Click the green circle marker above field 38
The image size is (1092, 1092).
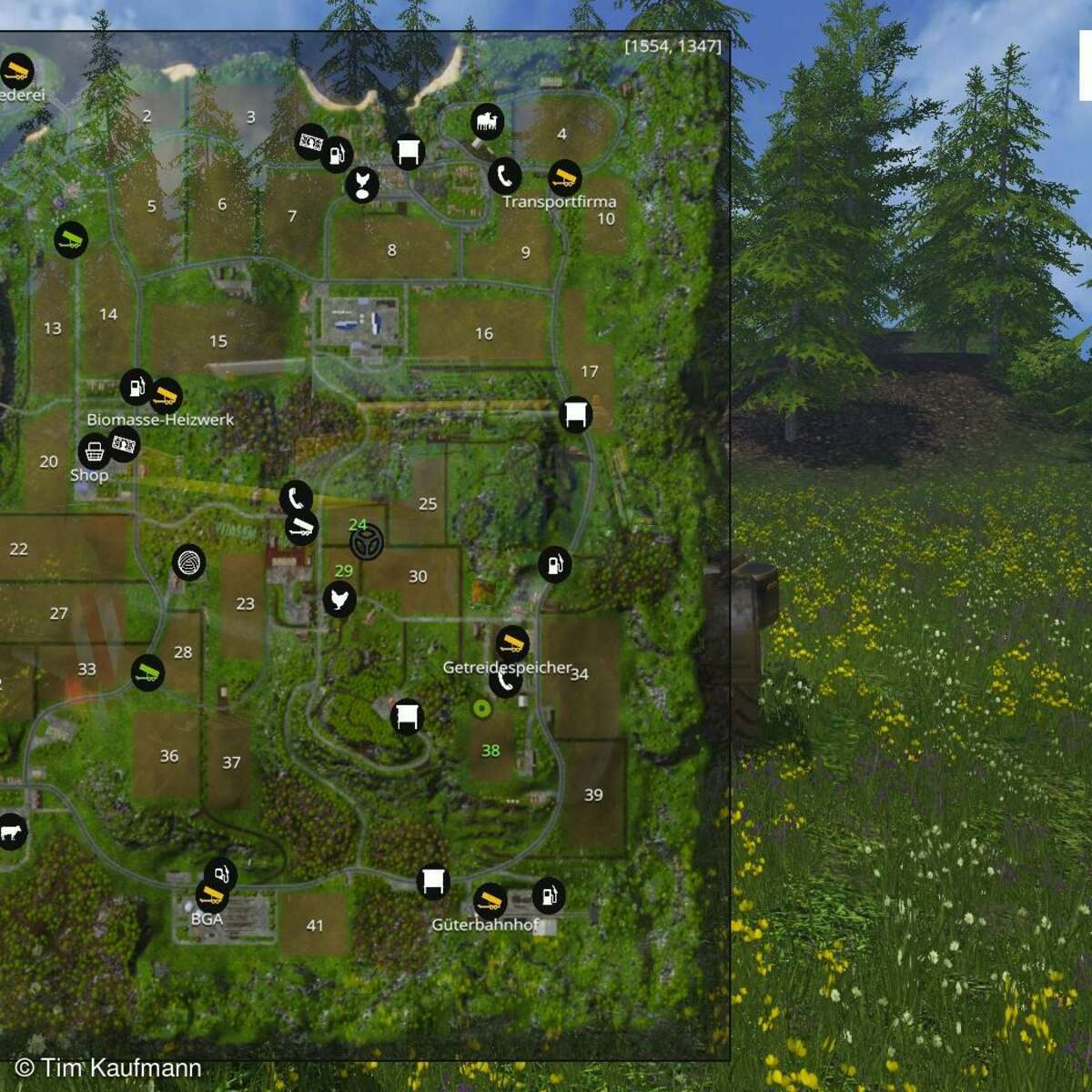482,708
